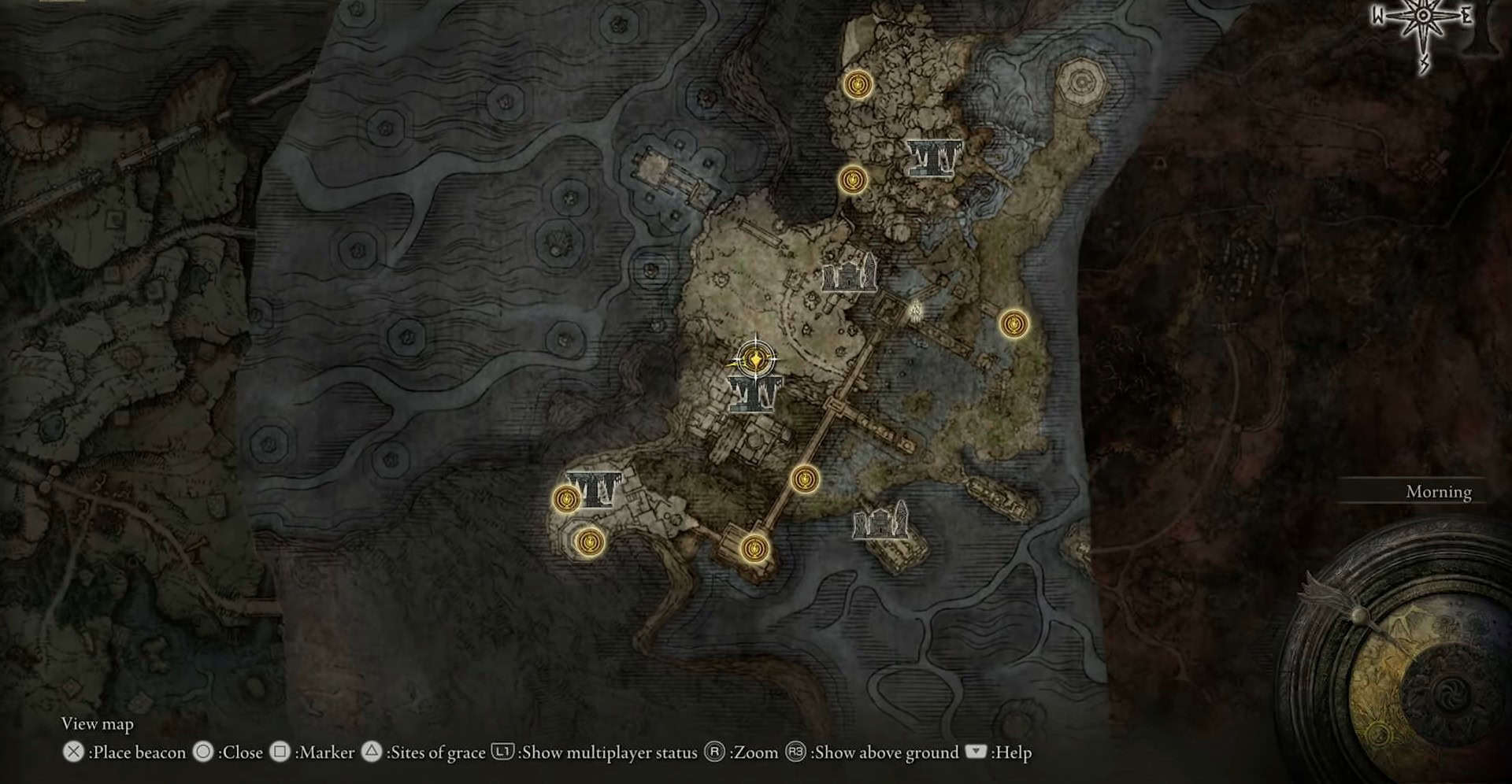The width and height of the screenshot is (1512, 784).
Task: Pick the site of grace midway along the long bridge
Action: [x=804, y=479]
